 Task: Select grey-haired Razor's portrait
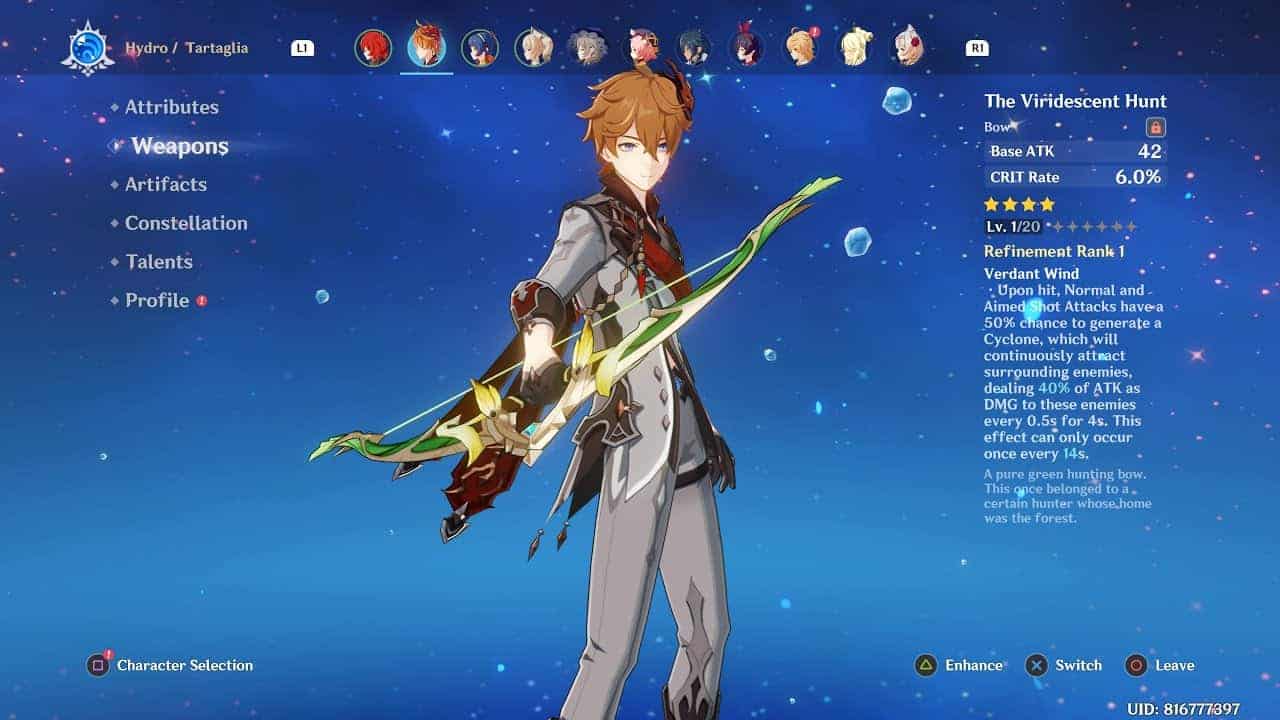click(x=587, y=48)
